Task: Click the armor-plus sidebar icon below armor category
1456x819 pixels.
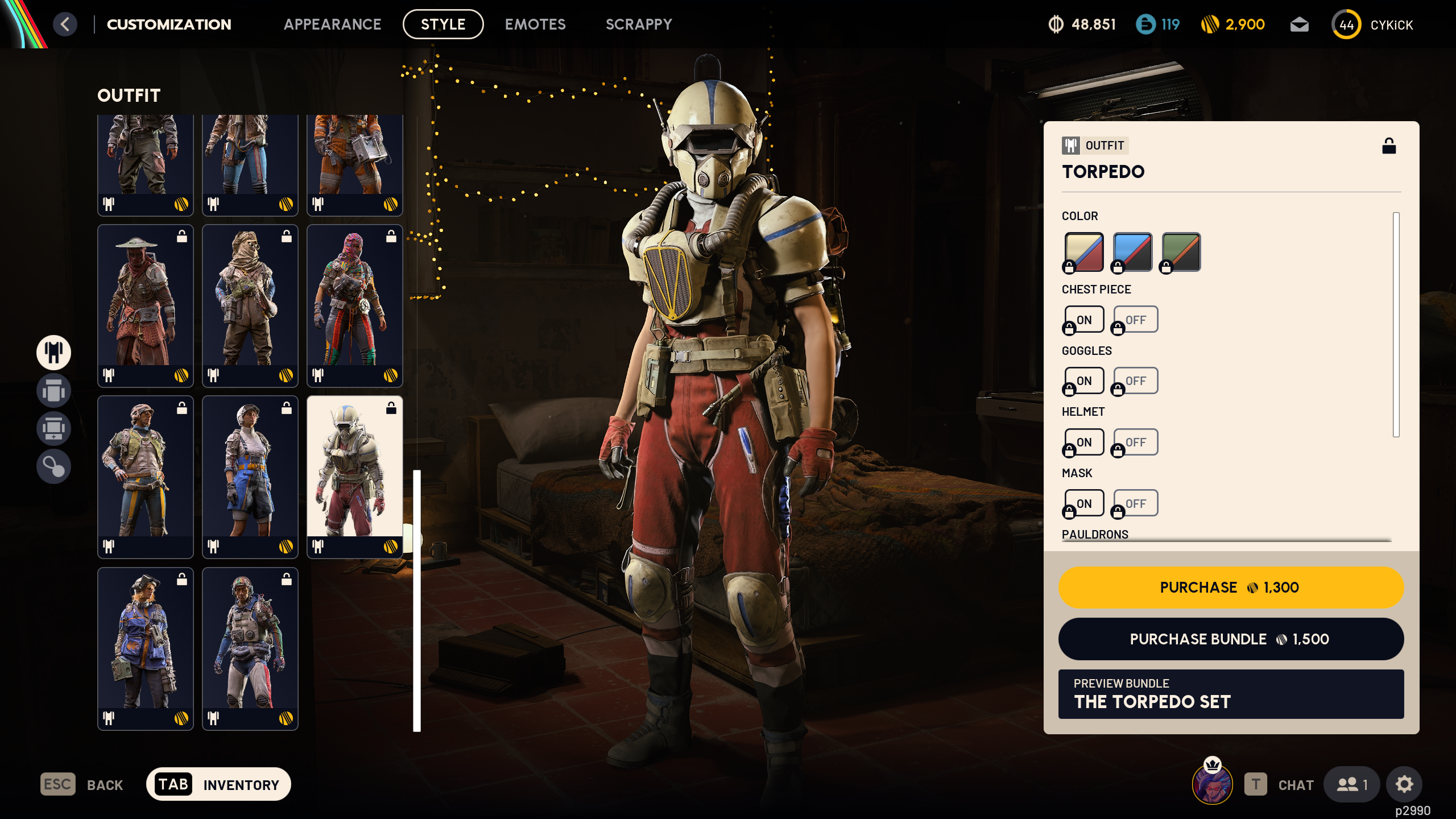Action: 53,429
